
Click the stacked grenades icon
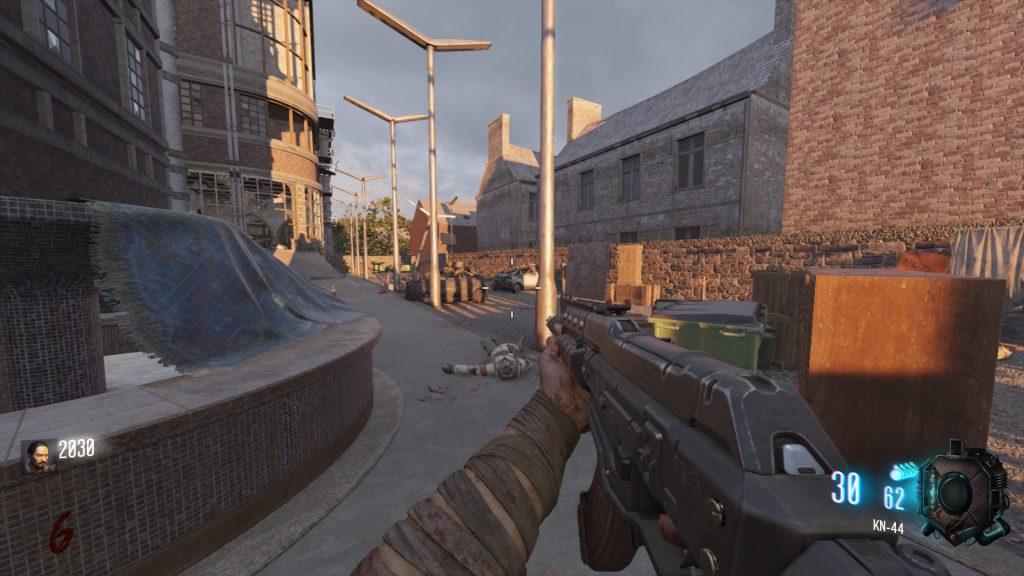pos(903,471)
